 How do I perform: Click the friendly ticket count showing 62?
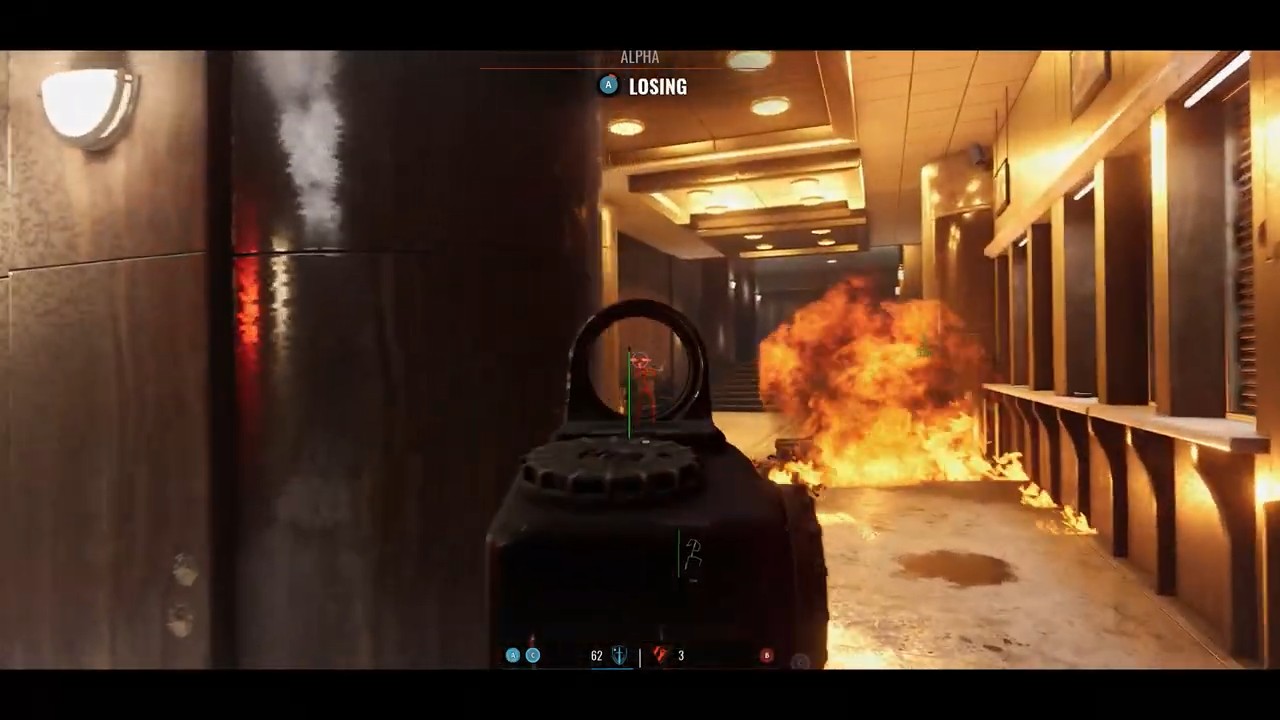pyautogui.click(x=596, y=654)
